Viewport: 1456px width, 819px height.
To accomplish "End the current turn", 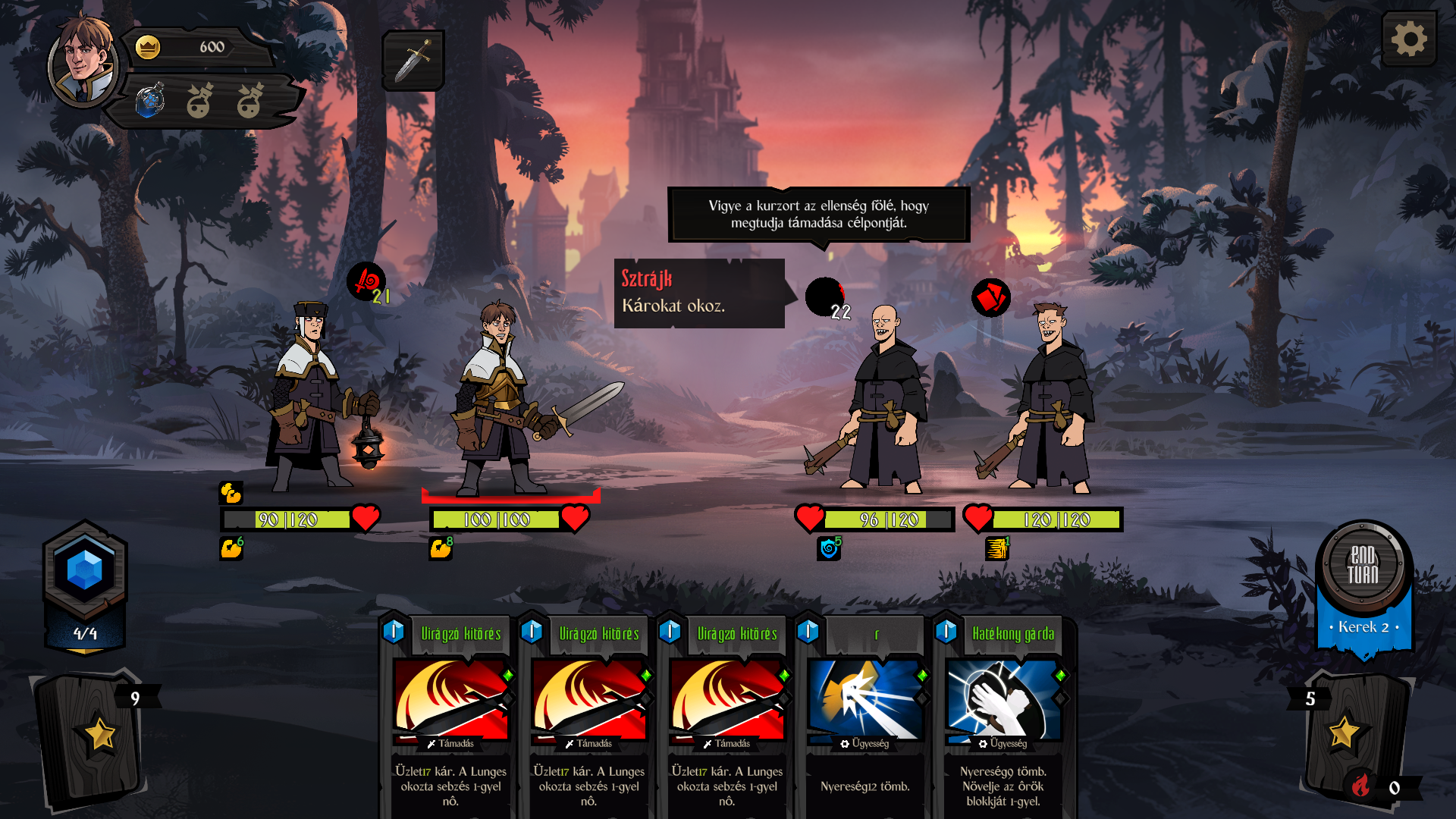I will 1363,565.
